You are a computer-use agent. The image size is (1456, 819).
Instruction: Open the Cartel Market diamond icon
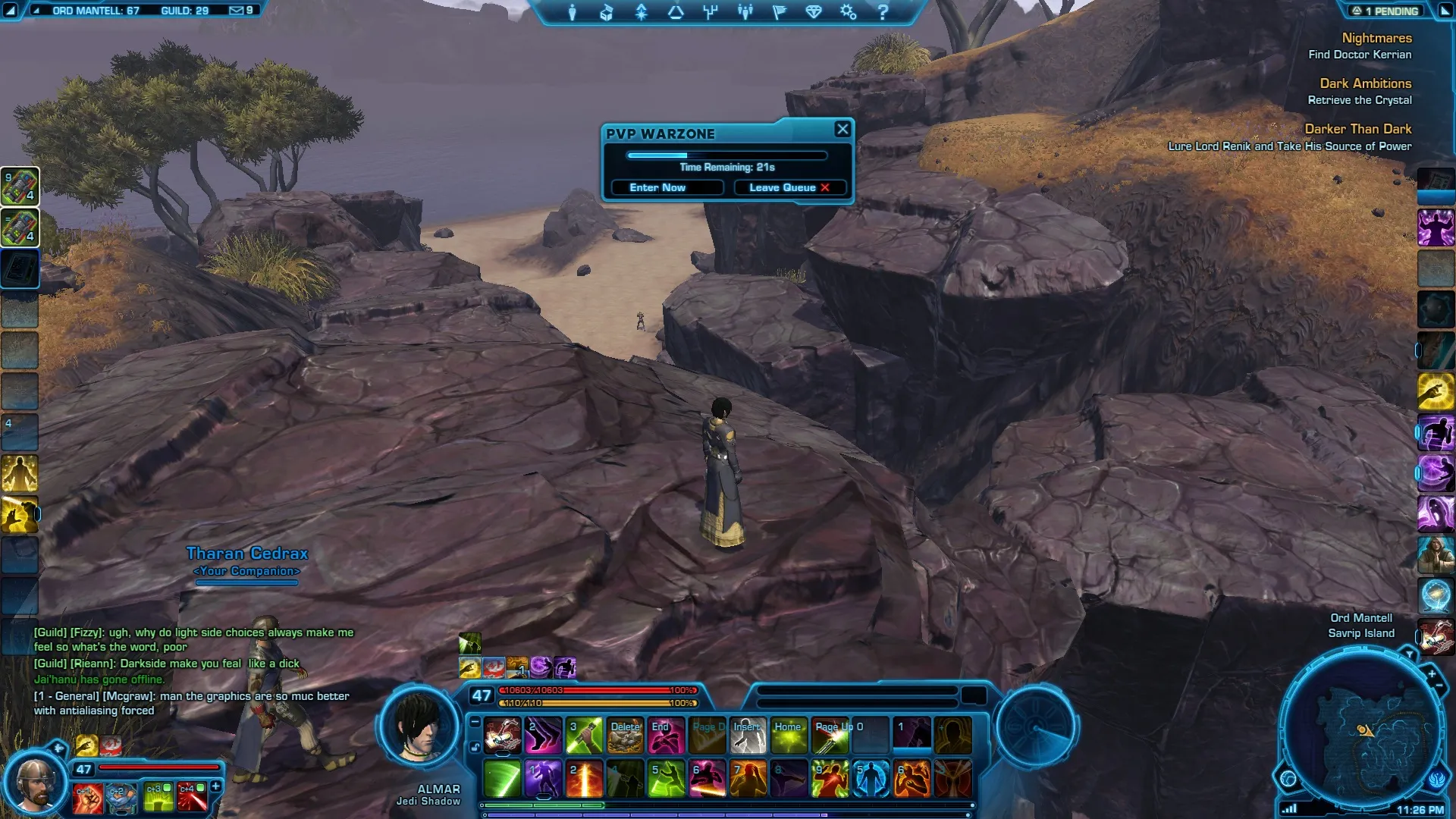pyautogui.click(x=814, y=12)
